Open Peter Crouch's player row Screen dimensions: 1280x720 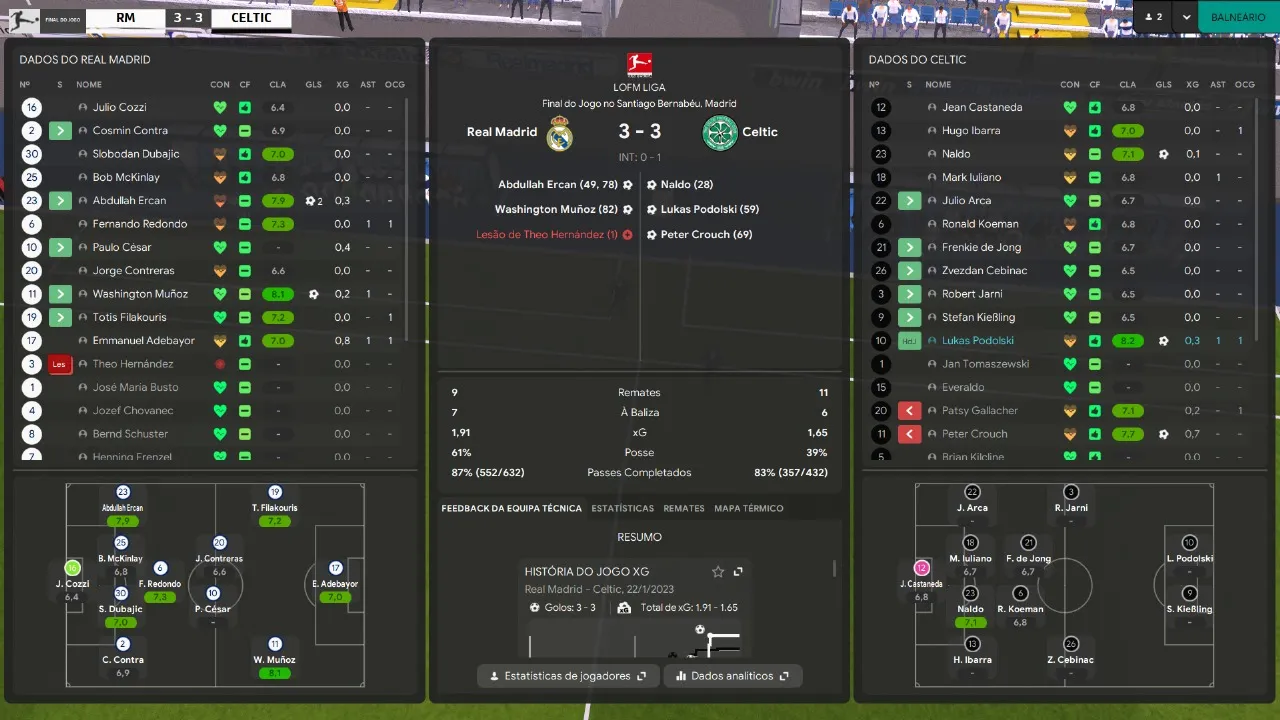coord(974,434)
